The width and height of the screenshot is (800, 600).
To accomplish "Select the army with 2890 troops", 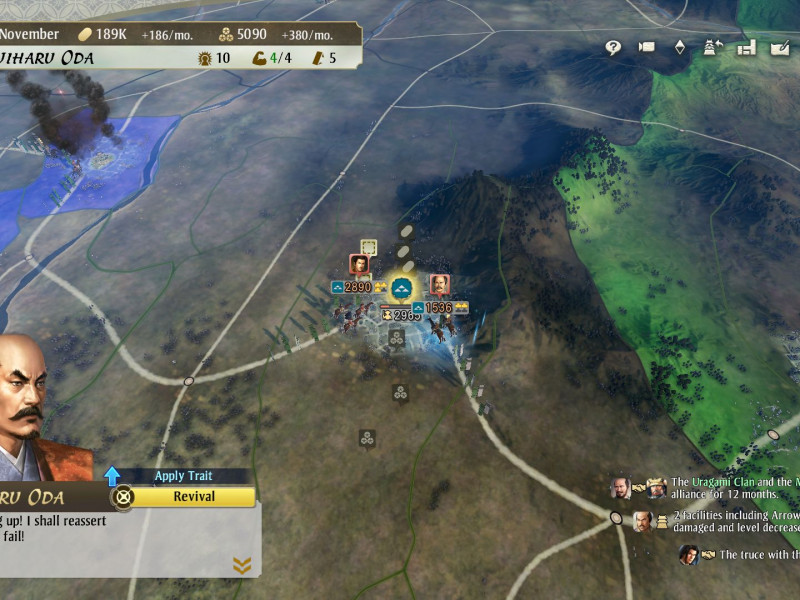I will (x=357, y=287).
